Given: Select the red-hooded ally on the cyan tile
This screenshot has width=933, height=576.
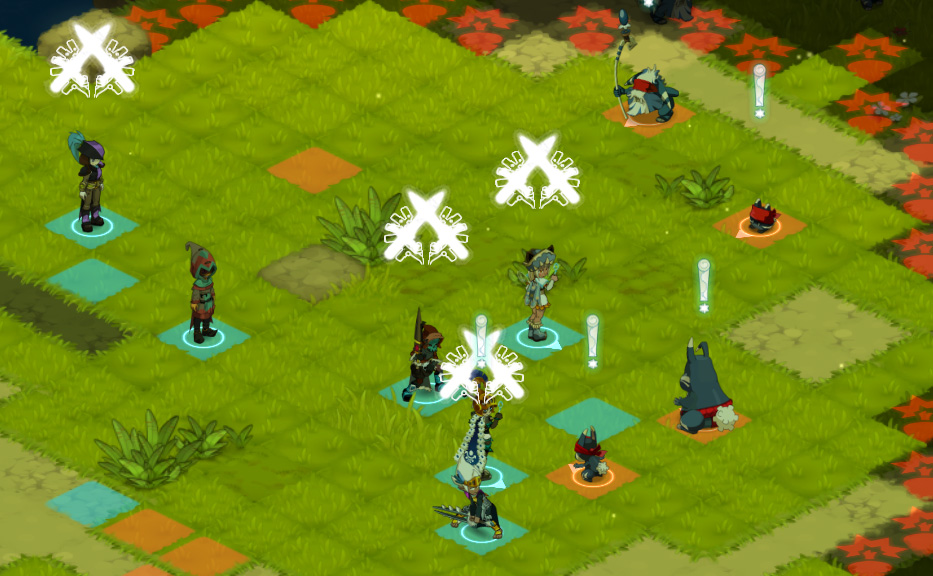Looking at the screenshot, I should 203,294.
